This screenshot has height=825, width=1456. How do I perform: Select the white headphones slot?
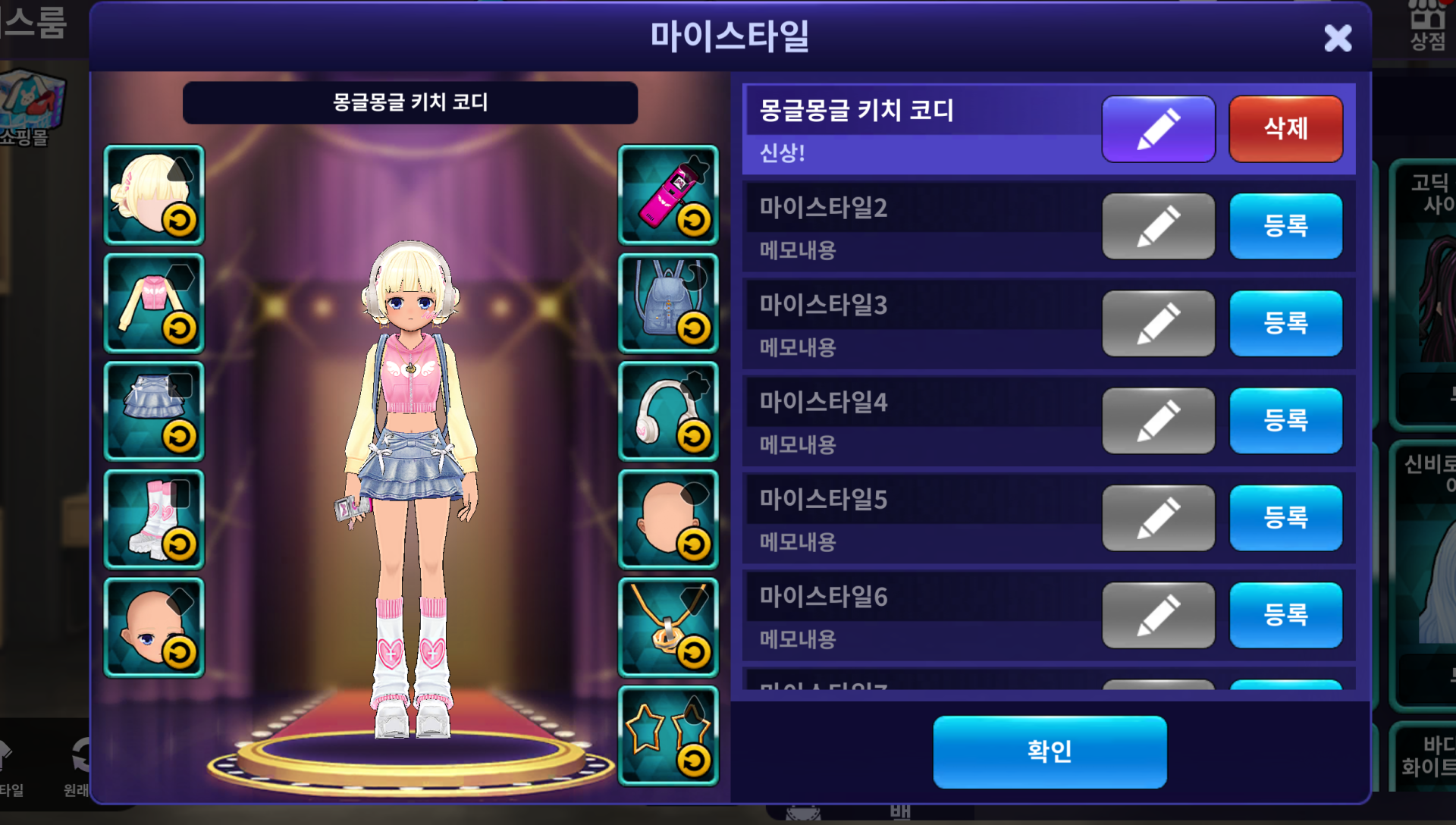(x=668, y=411)
